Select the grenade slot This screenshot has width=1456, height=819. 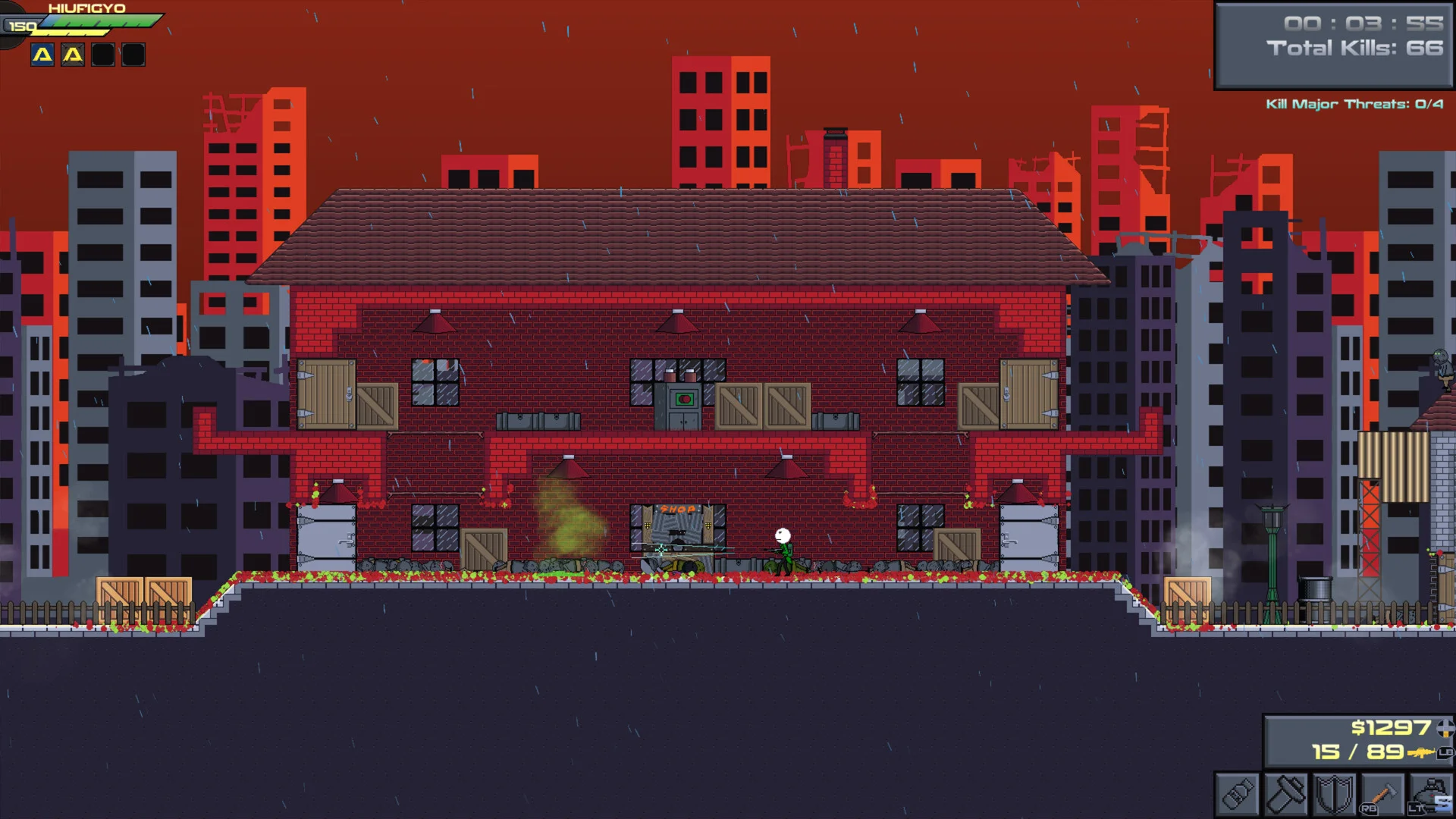click(x=1431, y=795)
